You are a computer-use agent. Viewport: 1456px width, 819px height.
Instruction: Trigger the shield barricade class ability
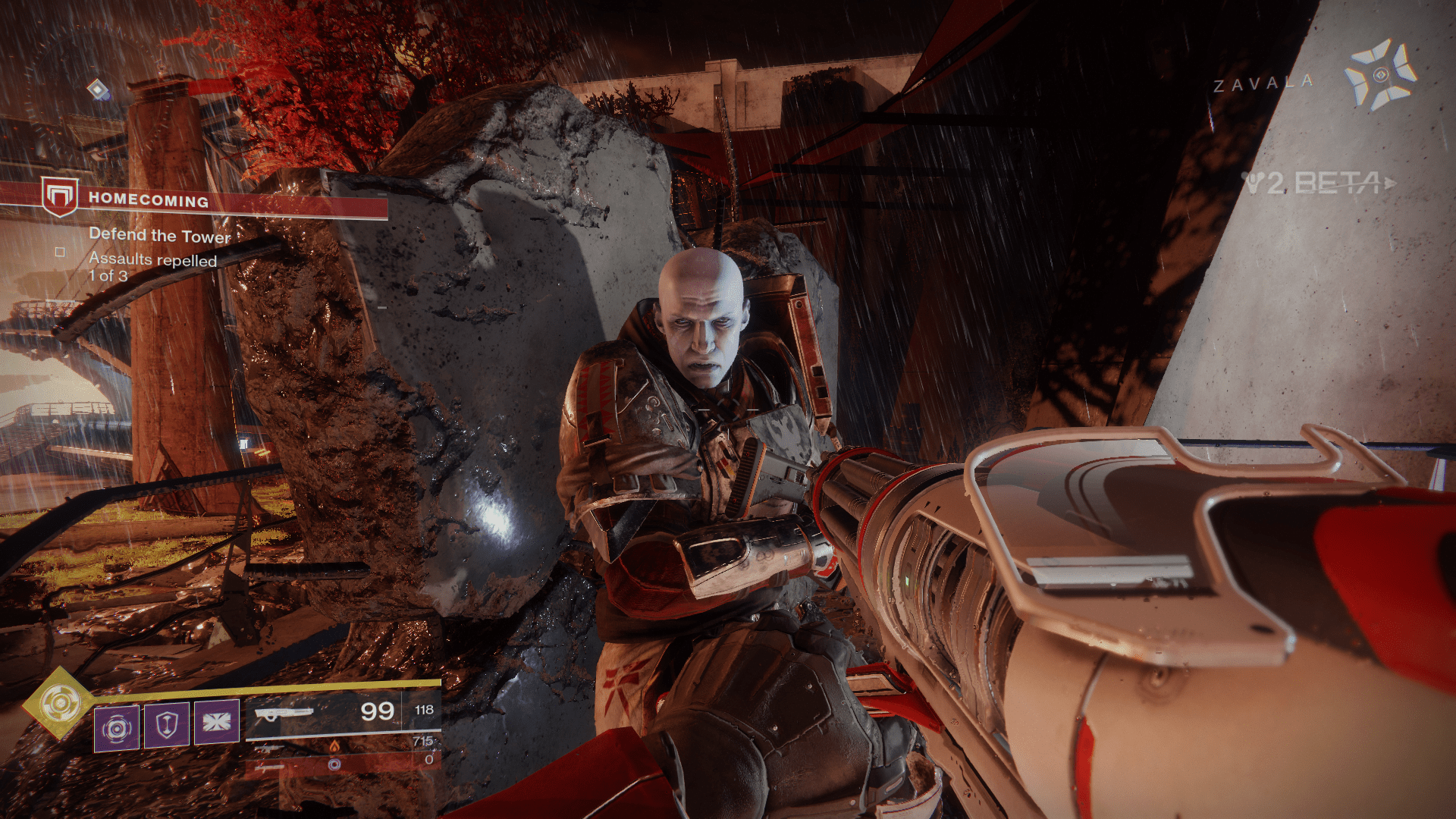pyautogui.click(x=167, y=725)
